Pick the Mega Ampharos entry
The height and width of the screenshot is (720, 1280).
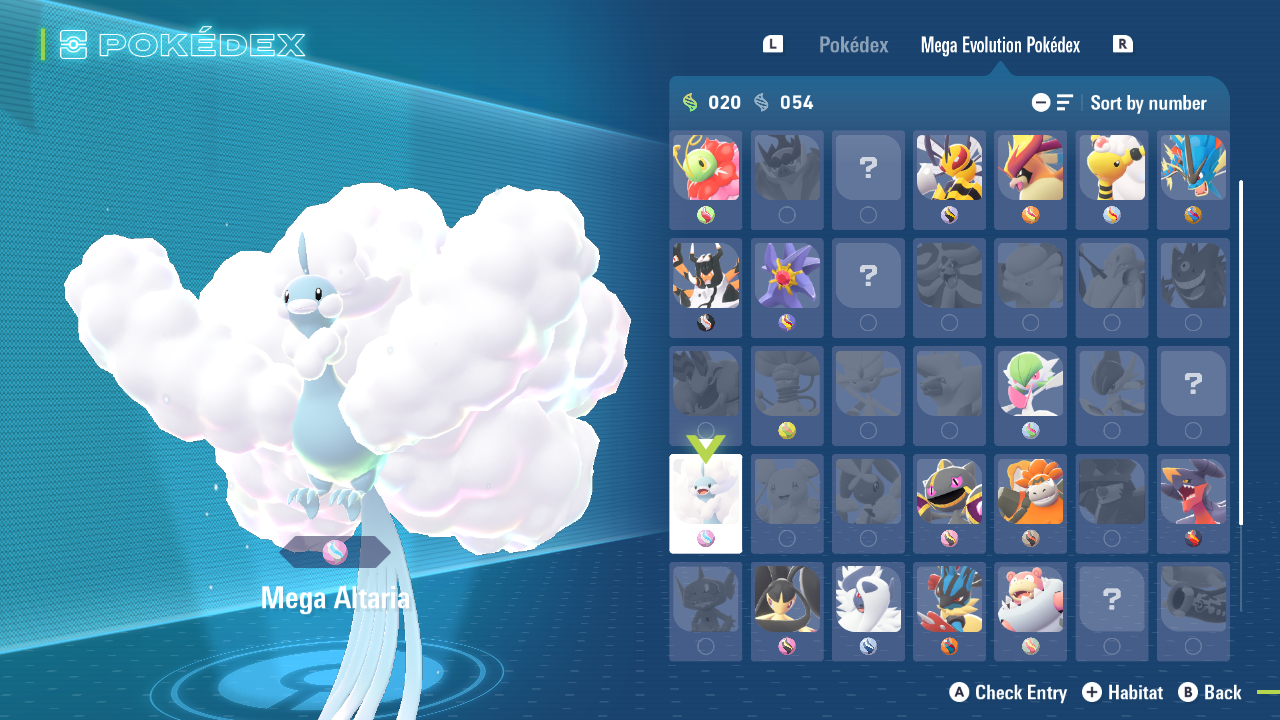[x=1111, y=168]
